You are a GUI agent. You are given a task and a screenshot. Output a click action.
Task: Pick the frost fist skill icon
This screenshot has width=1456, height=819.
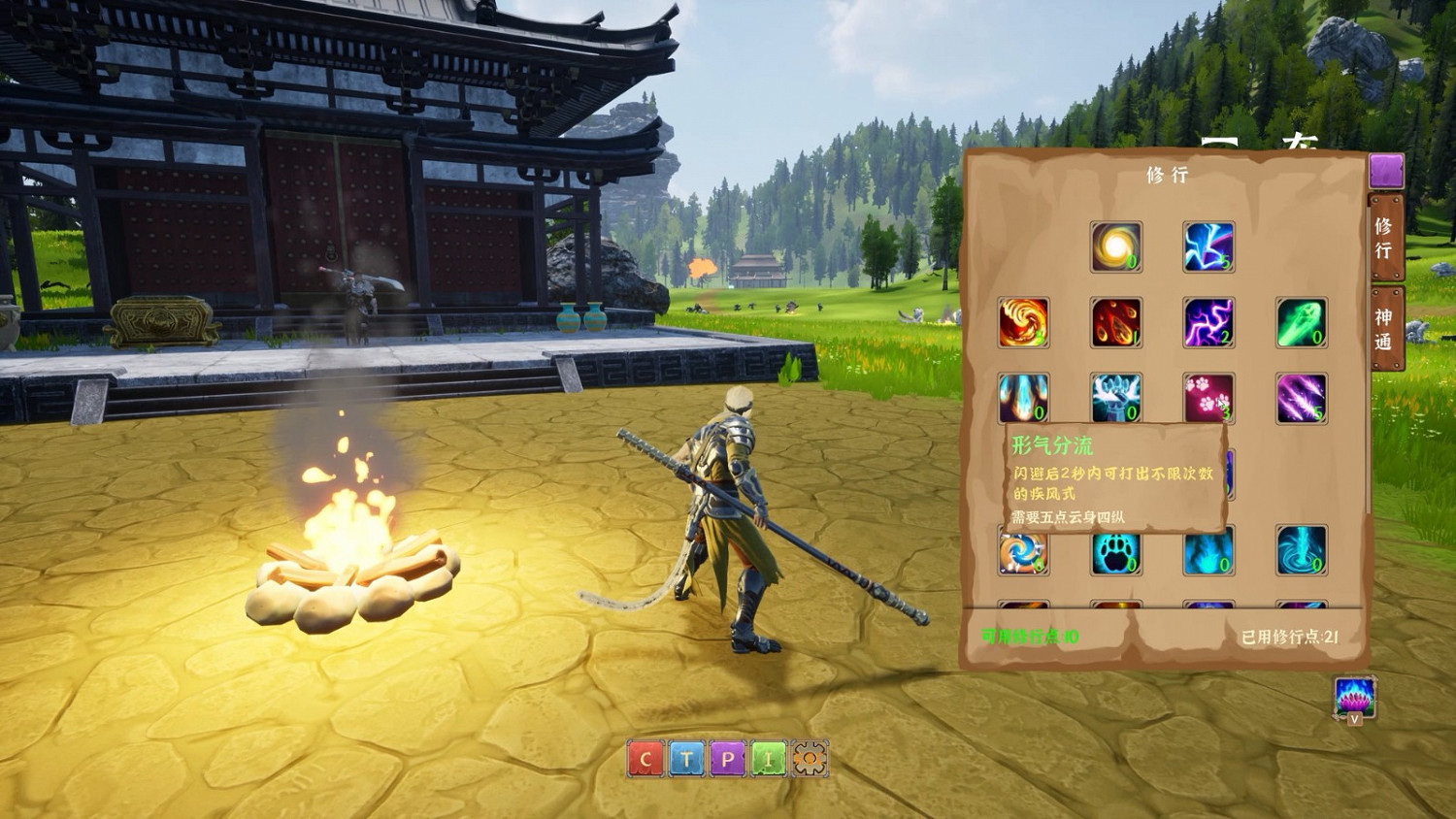1116,400
